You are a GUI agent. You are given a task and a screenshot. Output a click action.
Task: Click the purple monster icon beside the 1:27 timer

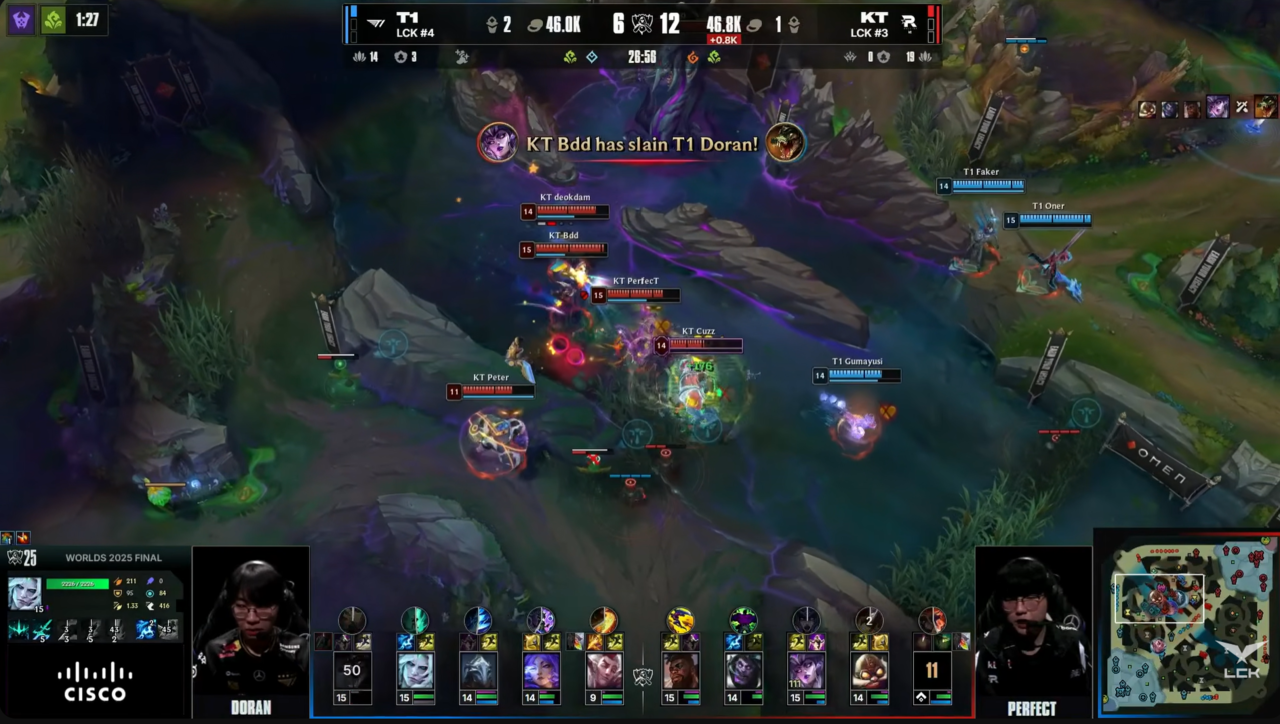click(21, 19)
